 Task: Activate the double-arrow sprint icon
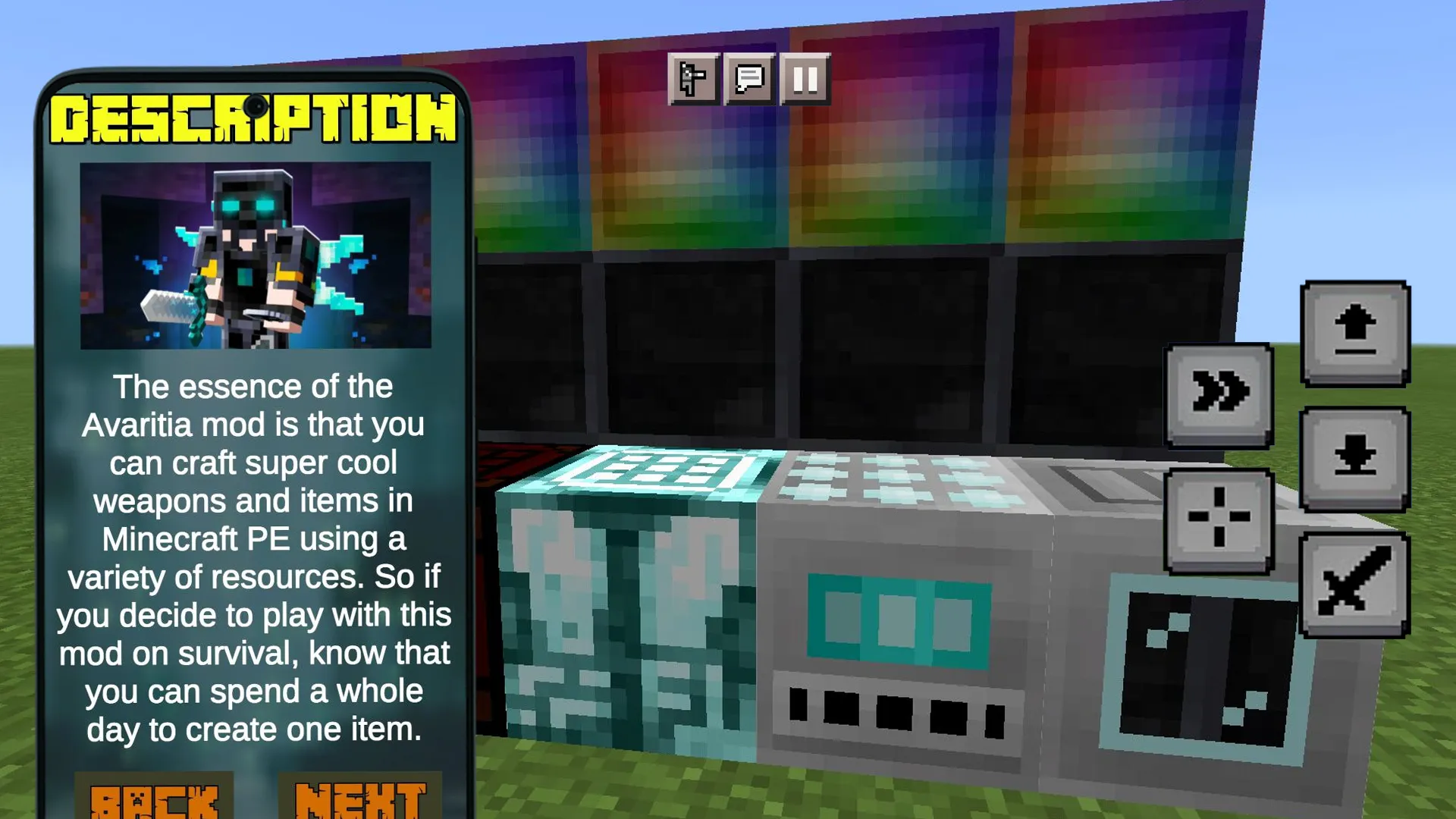(1219, 393)
